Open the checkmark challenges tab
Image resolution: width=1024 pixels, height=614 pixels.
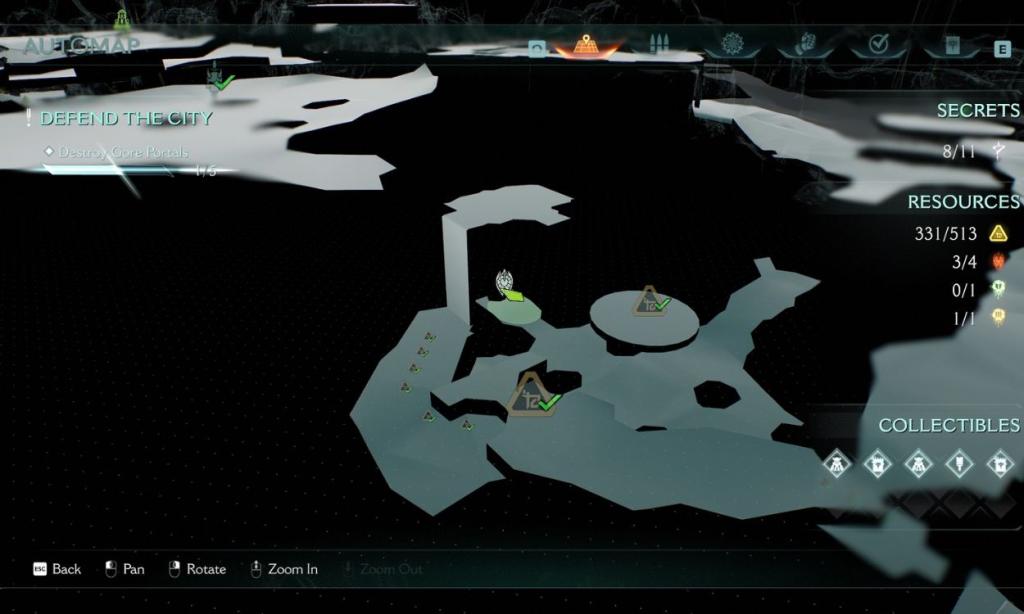(x=879, y=45)
